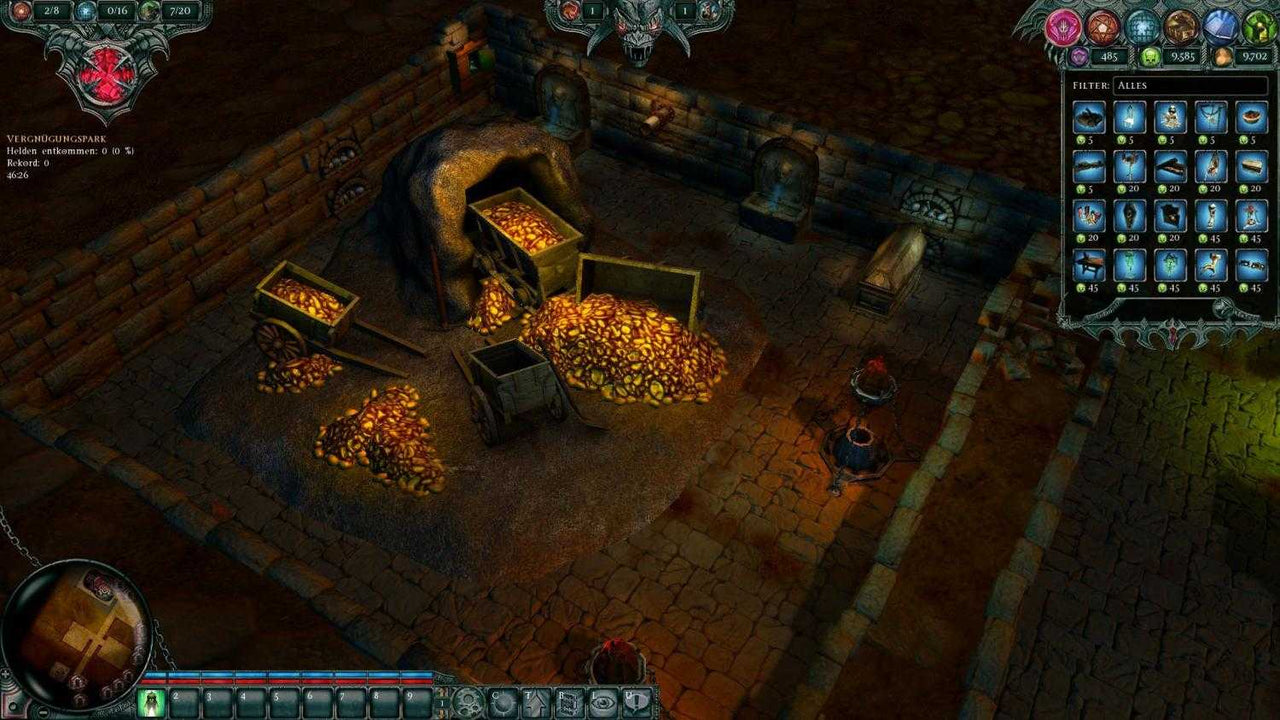The height and width of the screenshot is (720, 1280).
Task: Click the green skull icon beside the 9.585 counter
Action: point(1151,56)
